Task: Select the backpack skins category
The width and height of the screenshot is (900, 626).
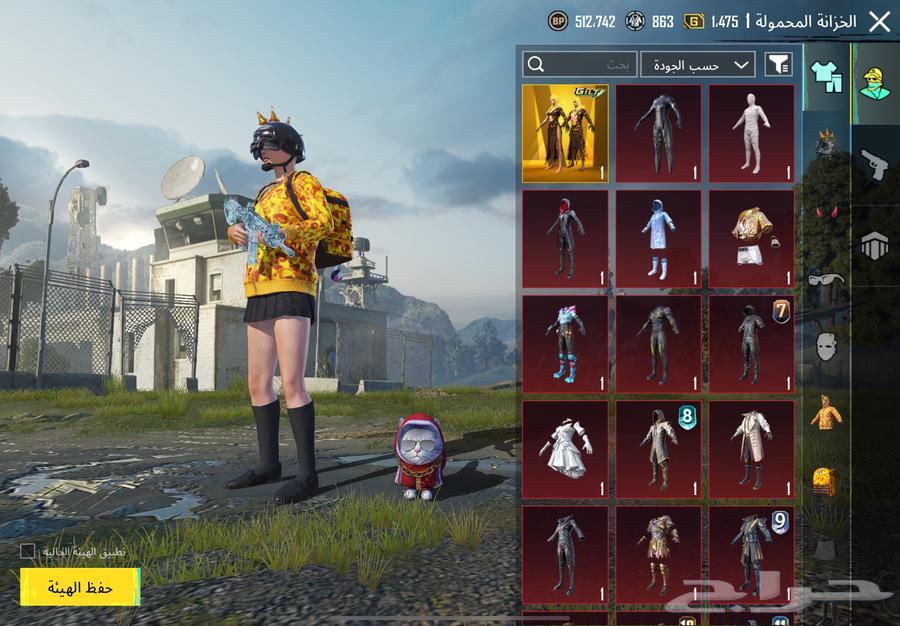Action: click(x=826, y=482)
